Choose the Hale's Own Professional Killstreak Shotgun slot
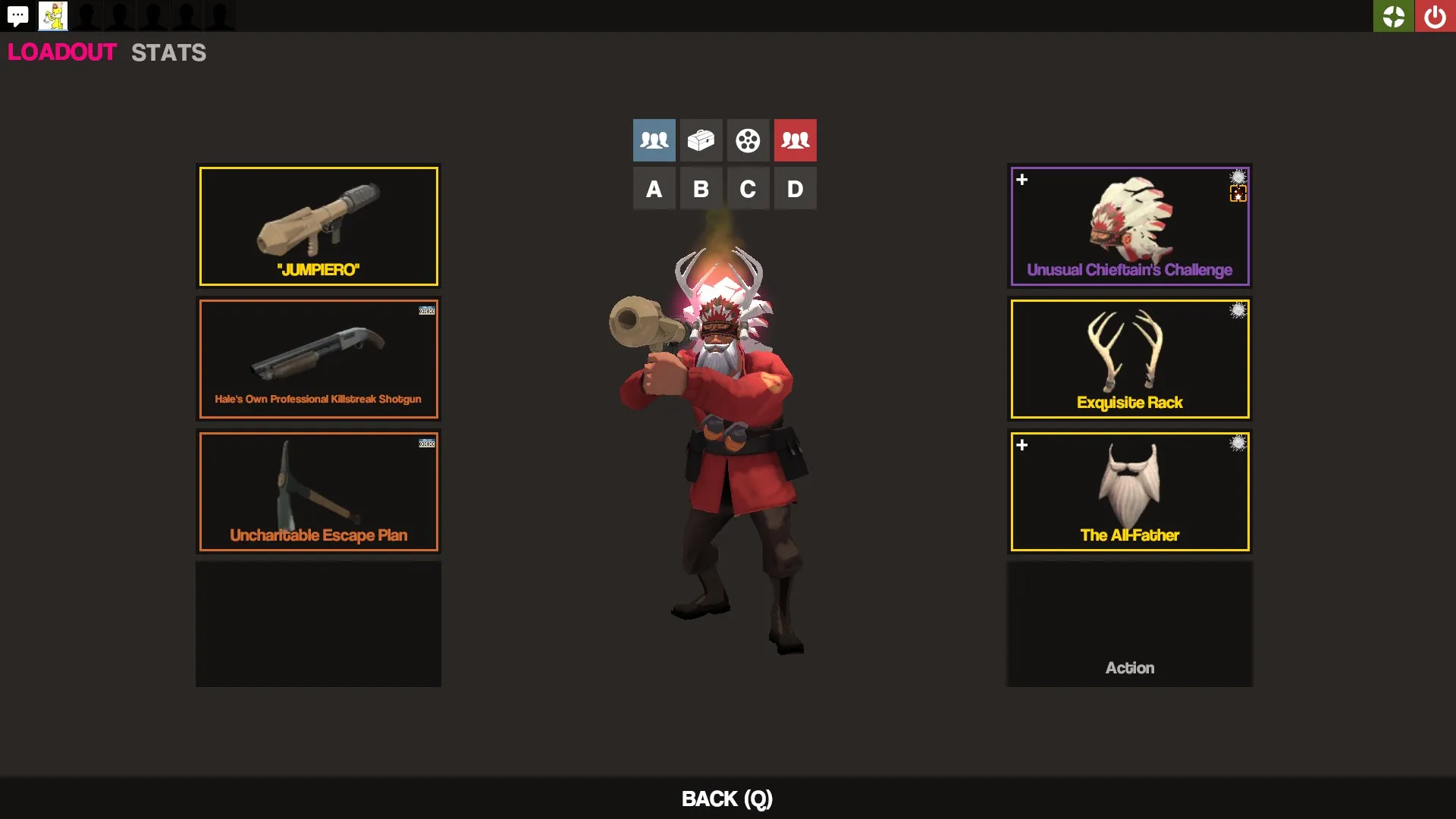The image size is (1456, 819). click(x=318, y=359)
